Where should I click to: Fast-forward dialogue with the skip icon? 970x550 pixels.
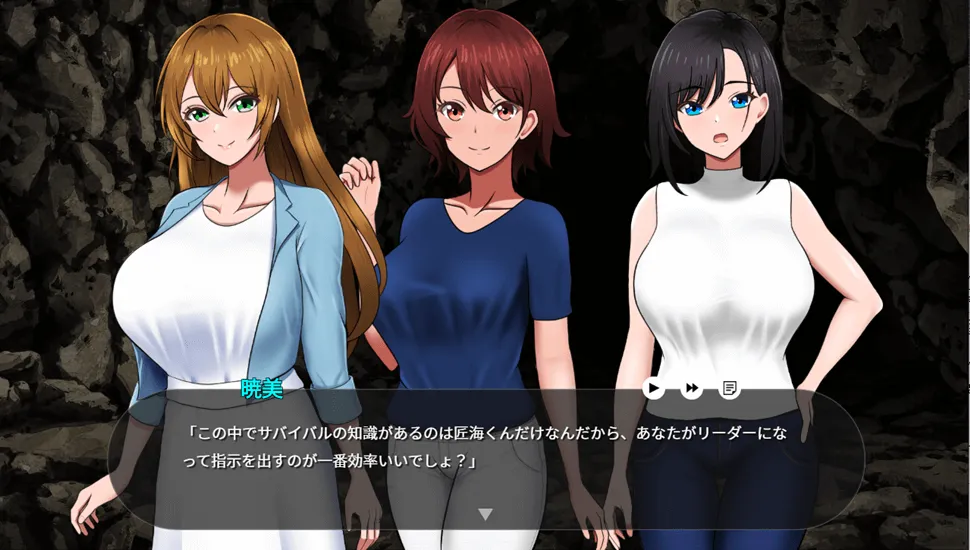(692, 388)
